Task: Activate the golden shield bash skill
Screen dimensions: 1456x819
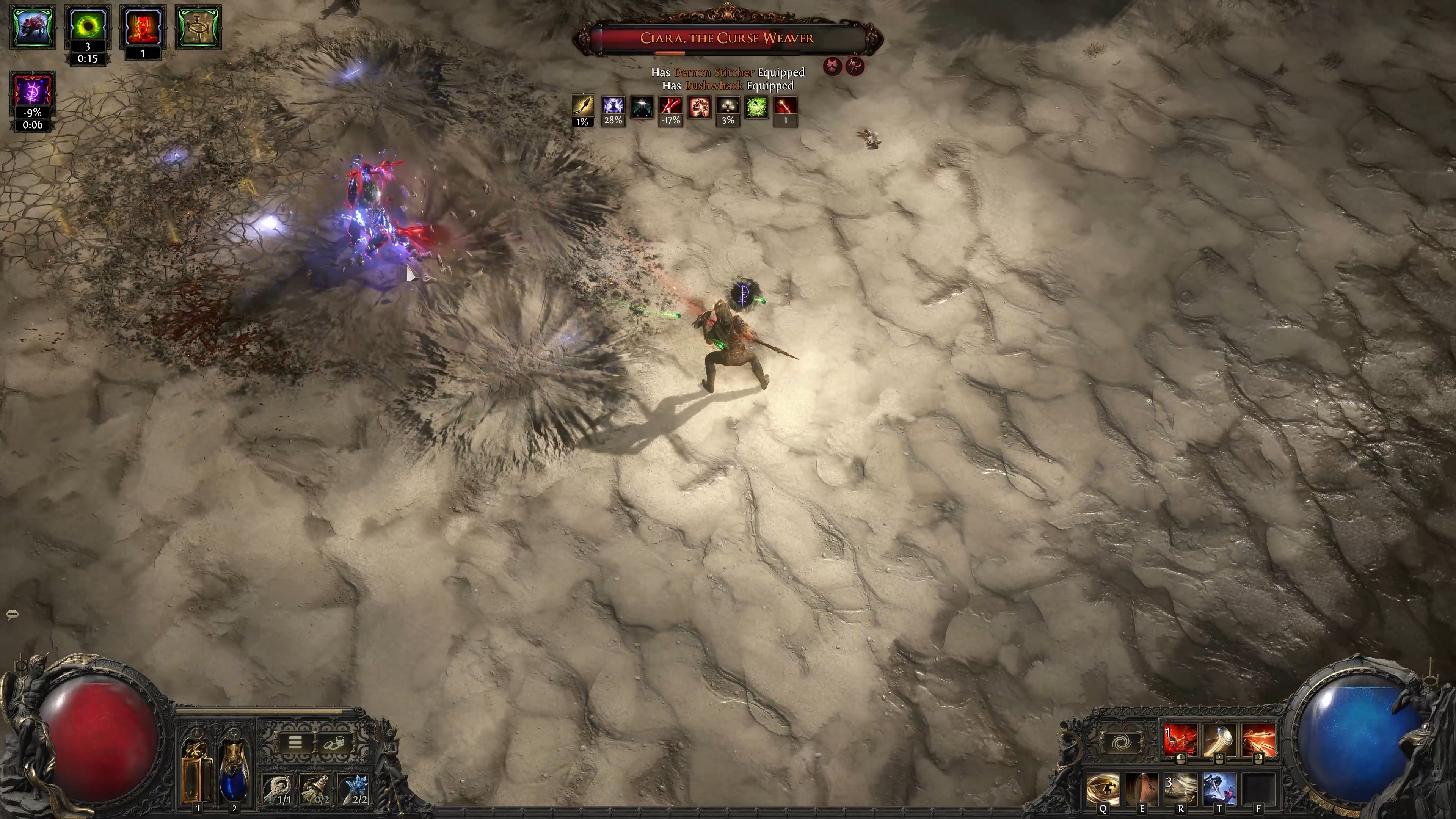Action: click(1219, 741)
